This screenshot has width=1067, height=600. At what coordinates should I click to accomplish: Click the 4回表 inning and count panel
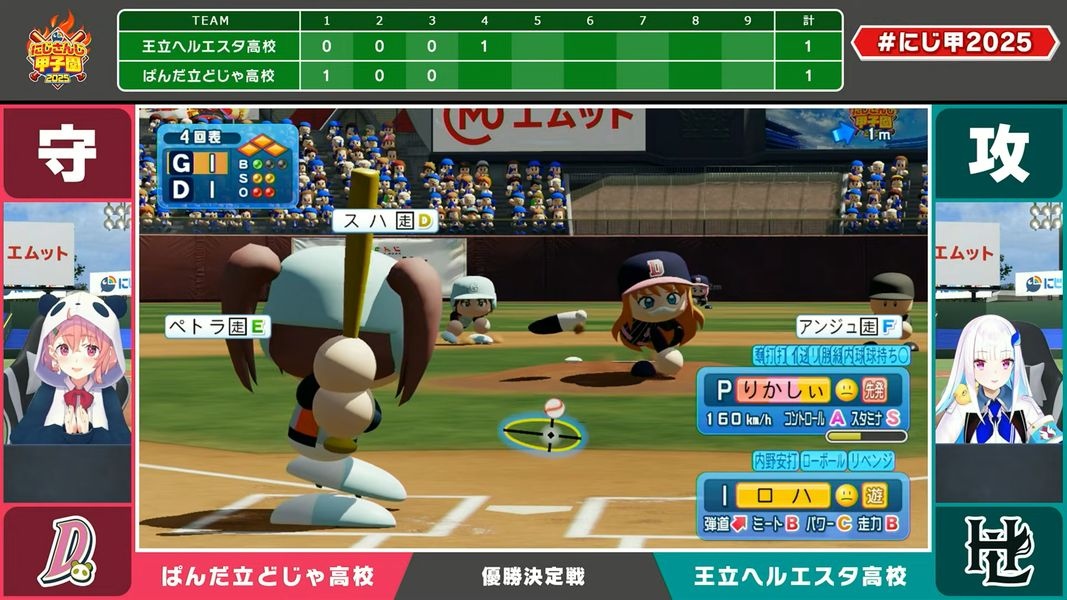(227, 166)
